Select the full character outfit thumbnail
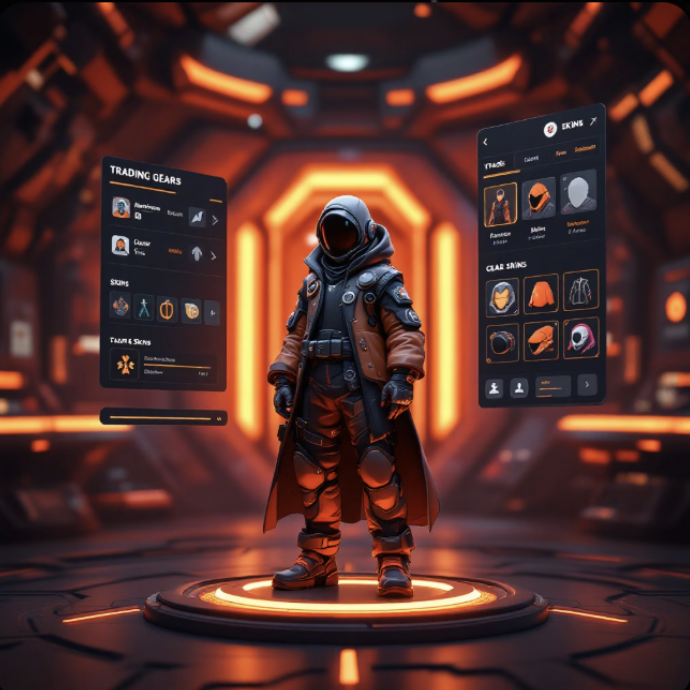Screen dimensions: 690x690 coord(500,203)
